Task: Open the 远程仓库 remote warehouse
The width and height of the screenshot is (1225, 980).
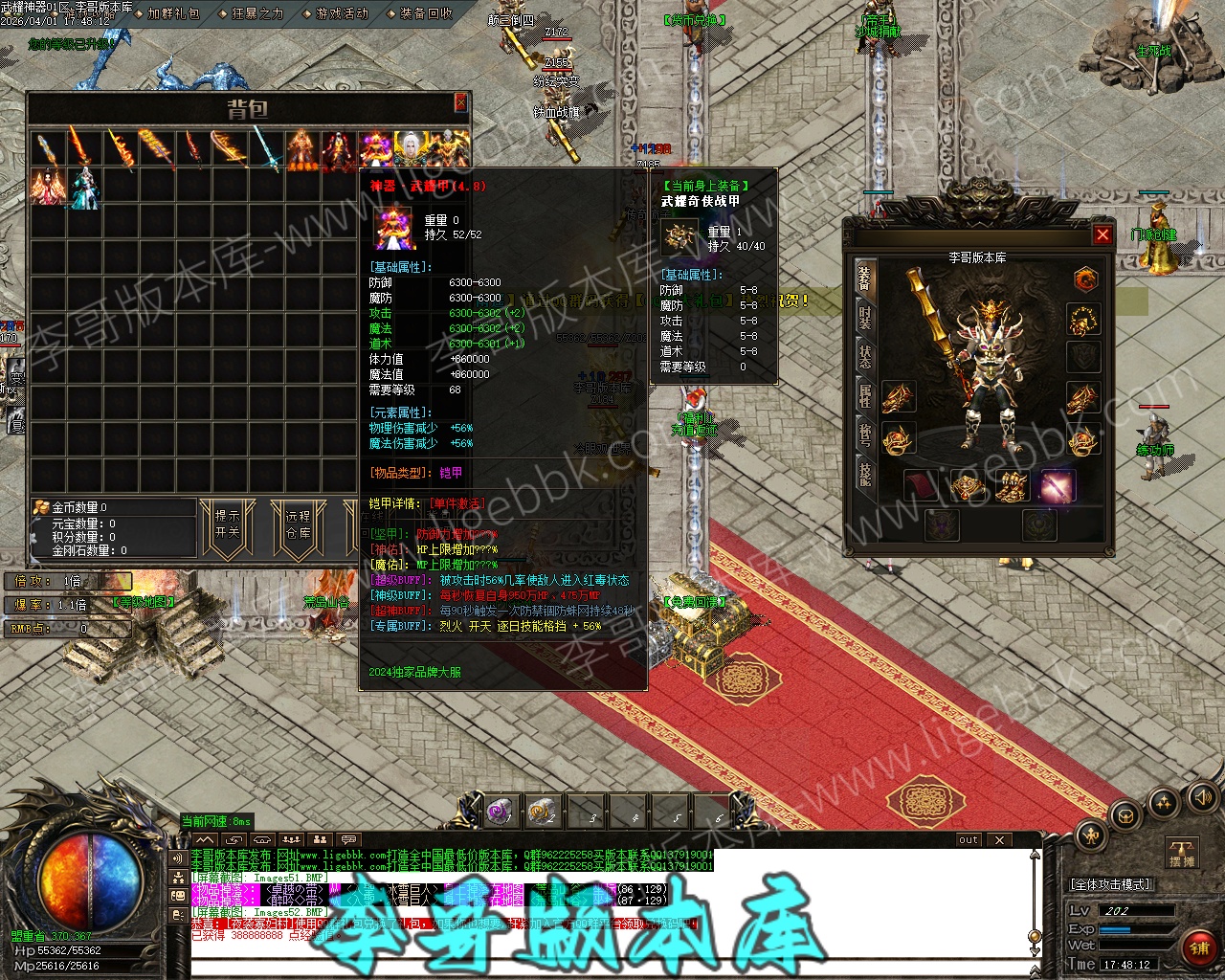Action: pyautogui.click(x=298, y=524)
